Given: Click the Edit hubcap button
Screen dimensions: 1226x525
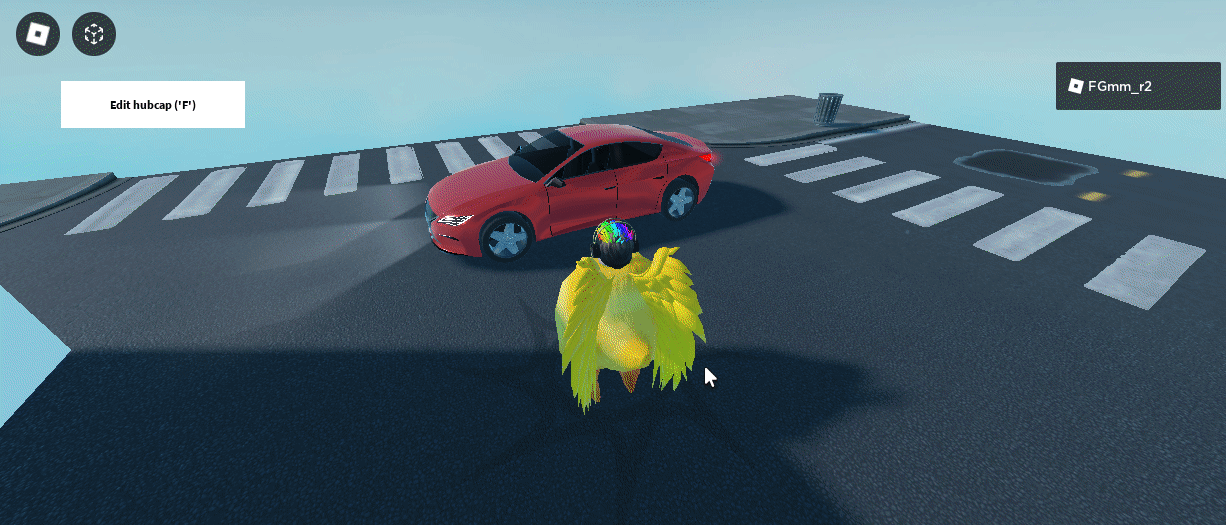Looking at the screenshot, I should coord(153,104).
